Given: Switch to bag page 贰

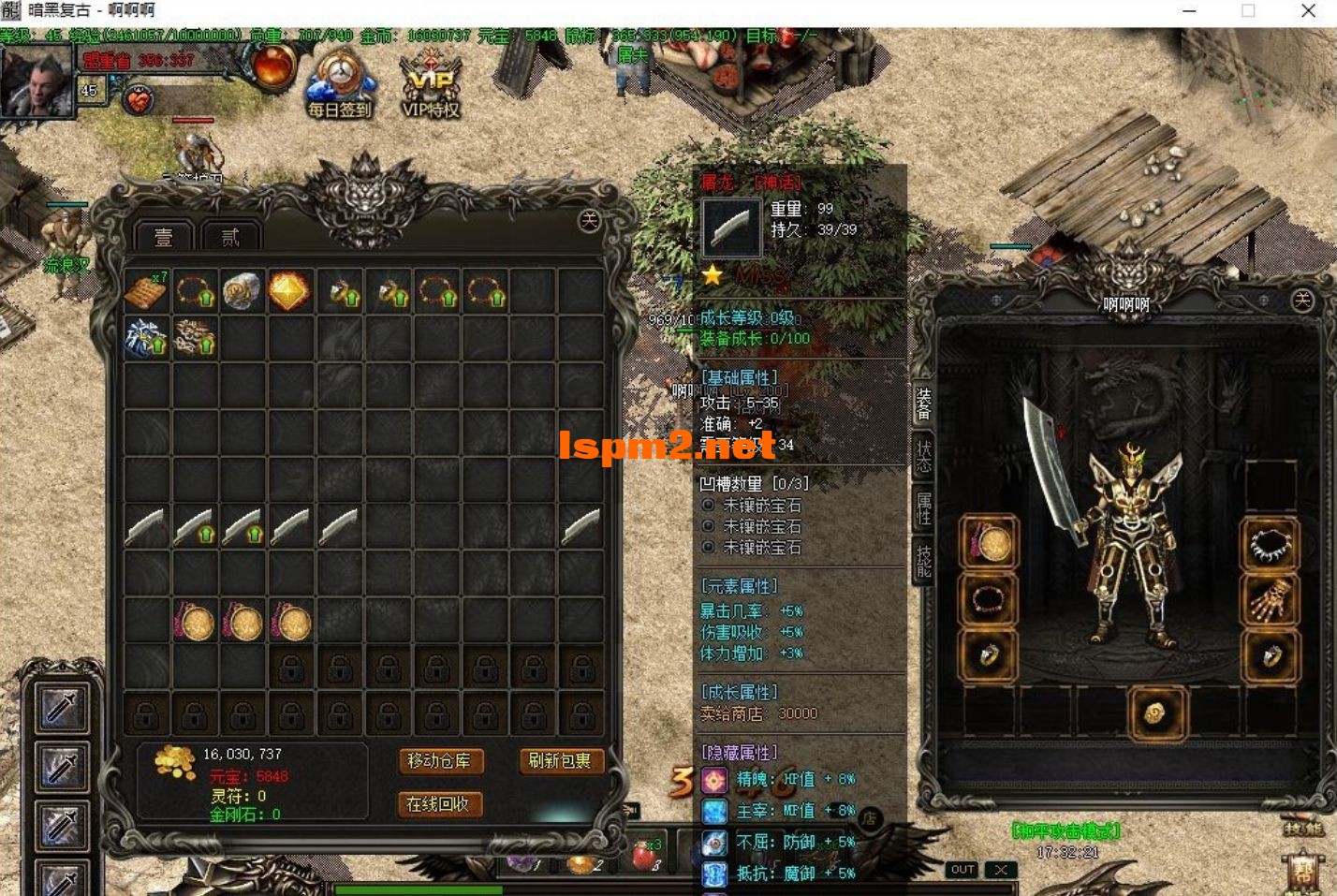Looking at the screenshot, I should 230,238.
